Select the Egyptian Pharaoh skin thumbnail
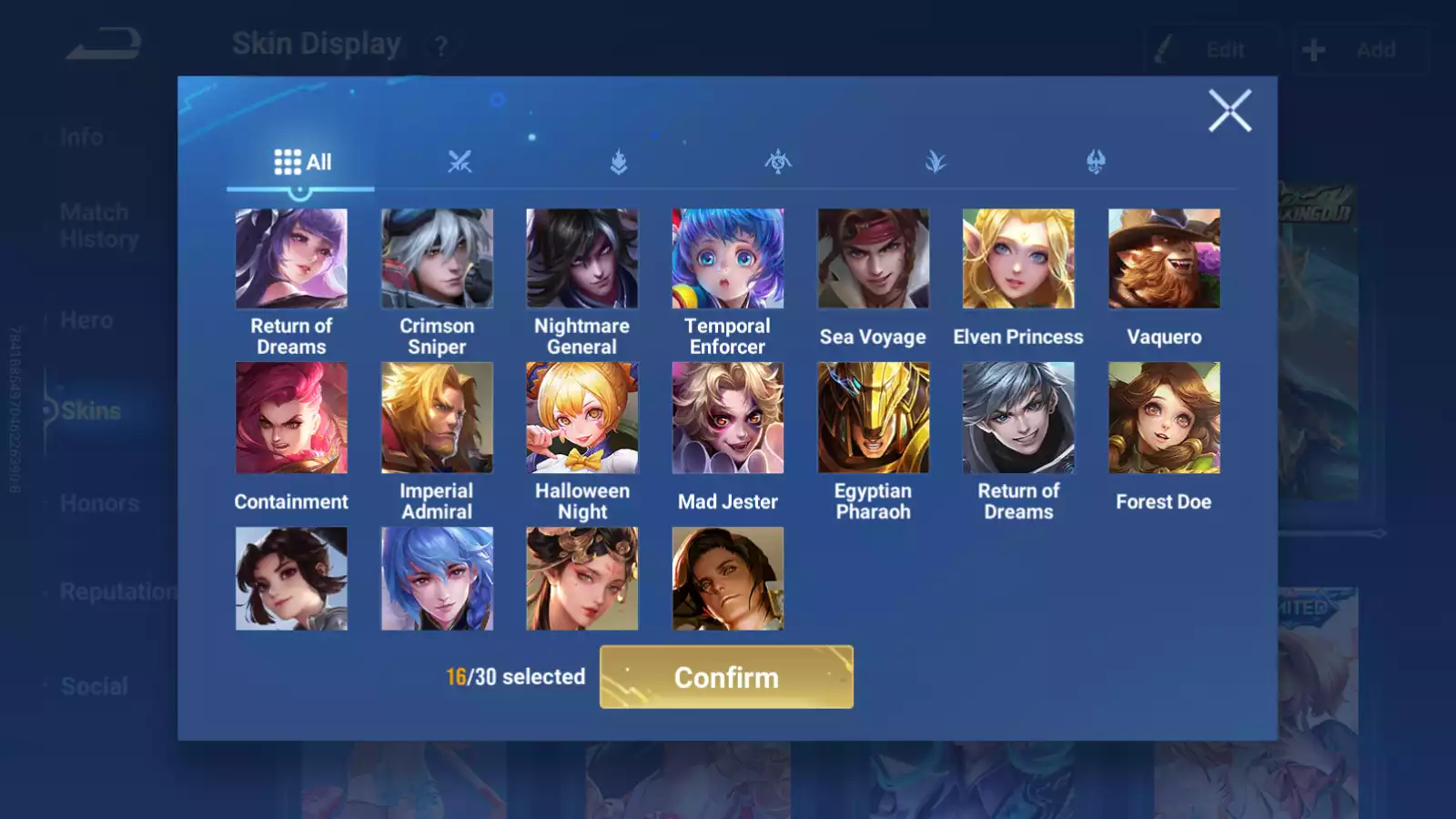This screenshot has width=1456, height=819. [874, 418]
